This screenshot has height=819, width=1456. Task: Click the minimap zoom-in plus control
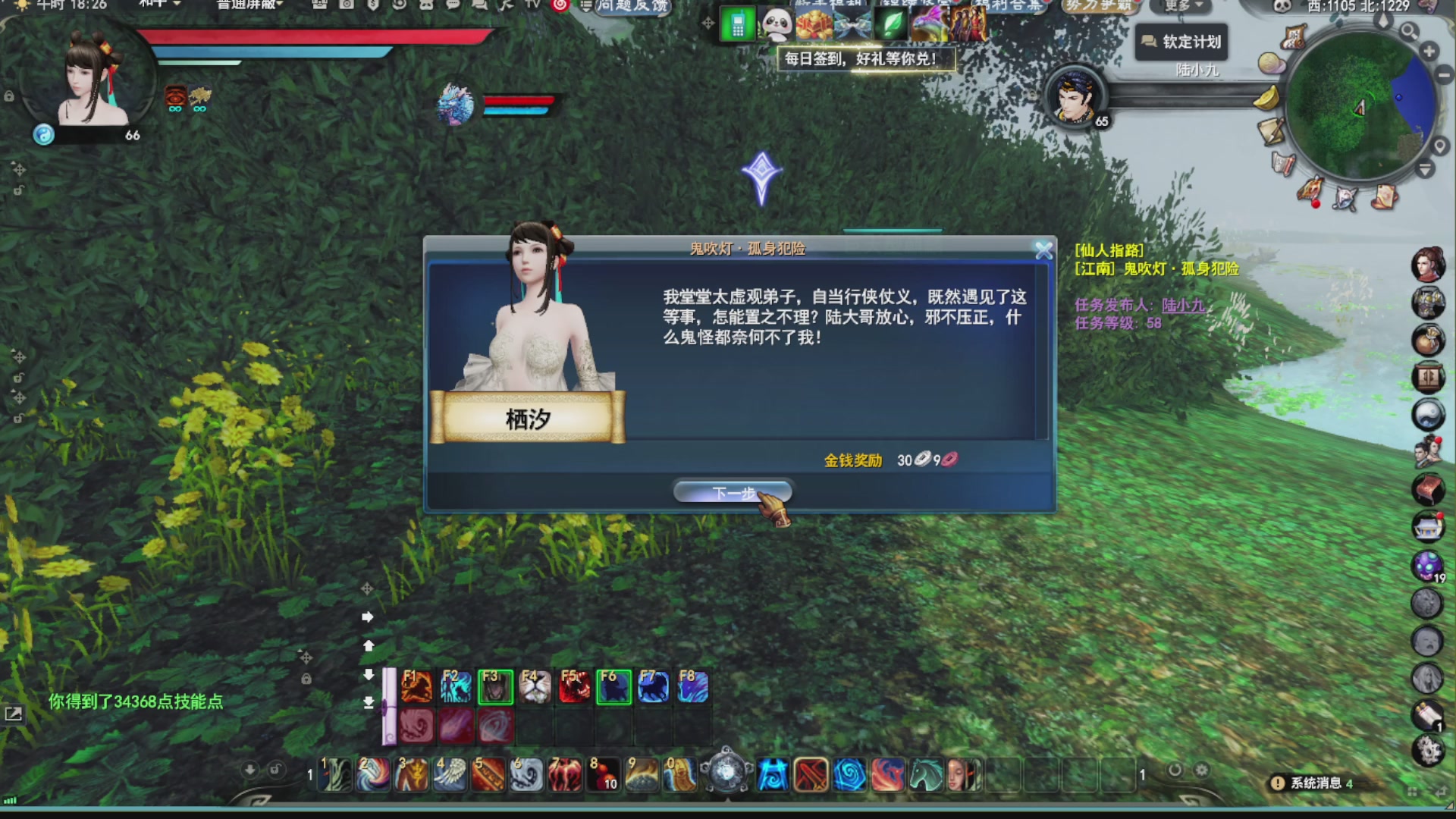1429,51
